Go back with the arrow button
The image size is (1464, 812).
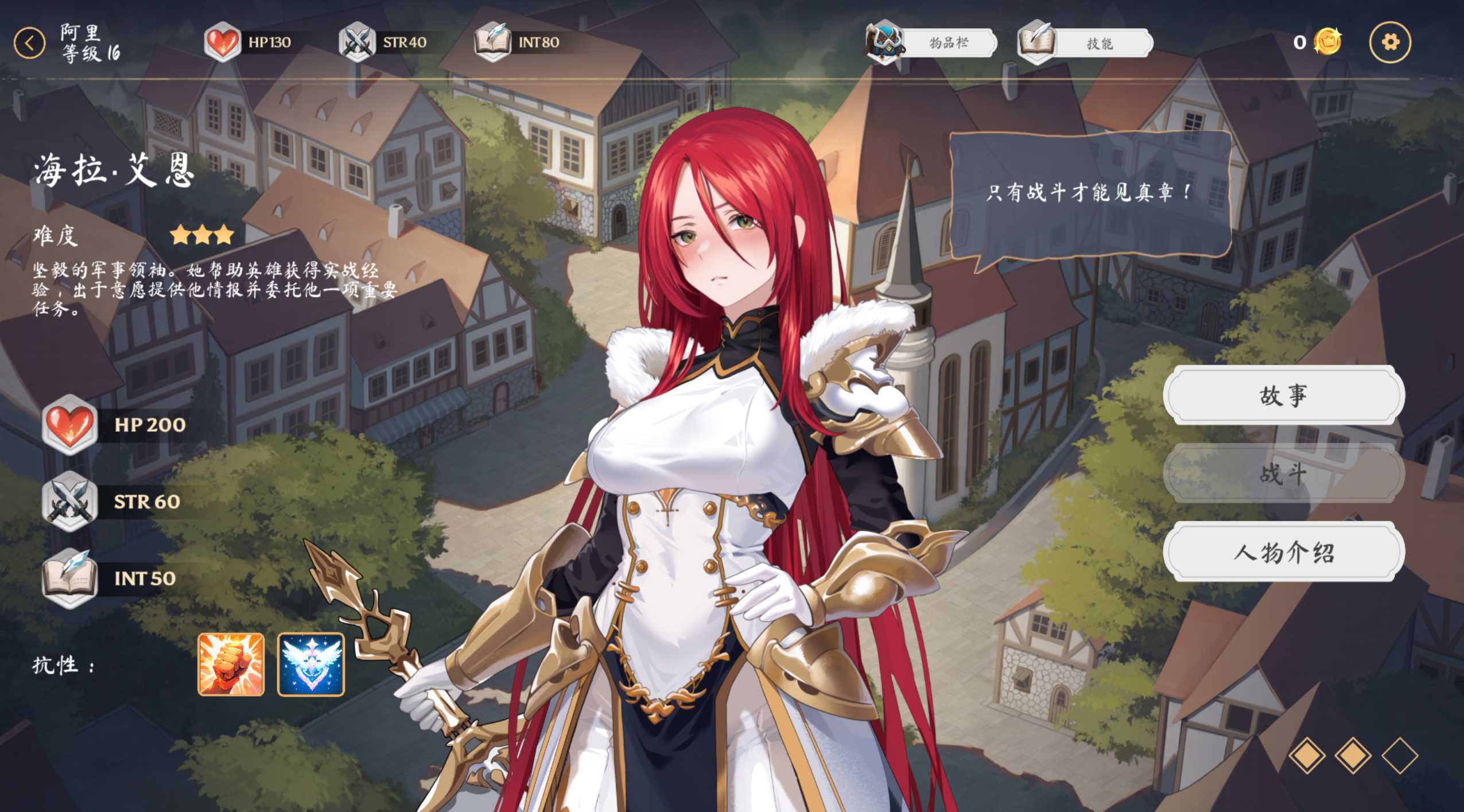[29, 43]
